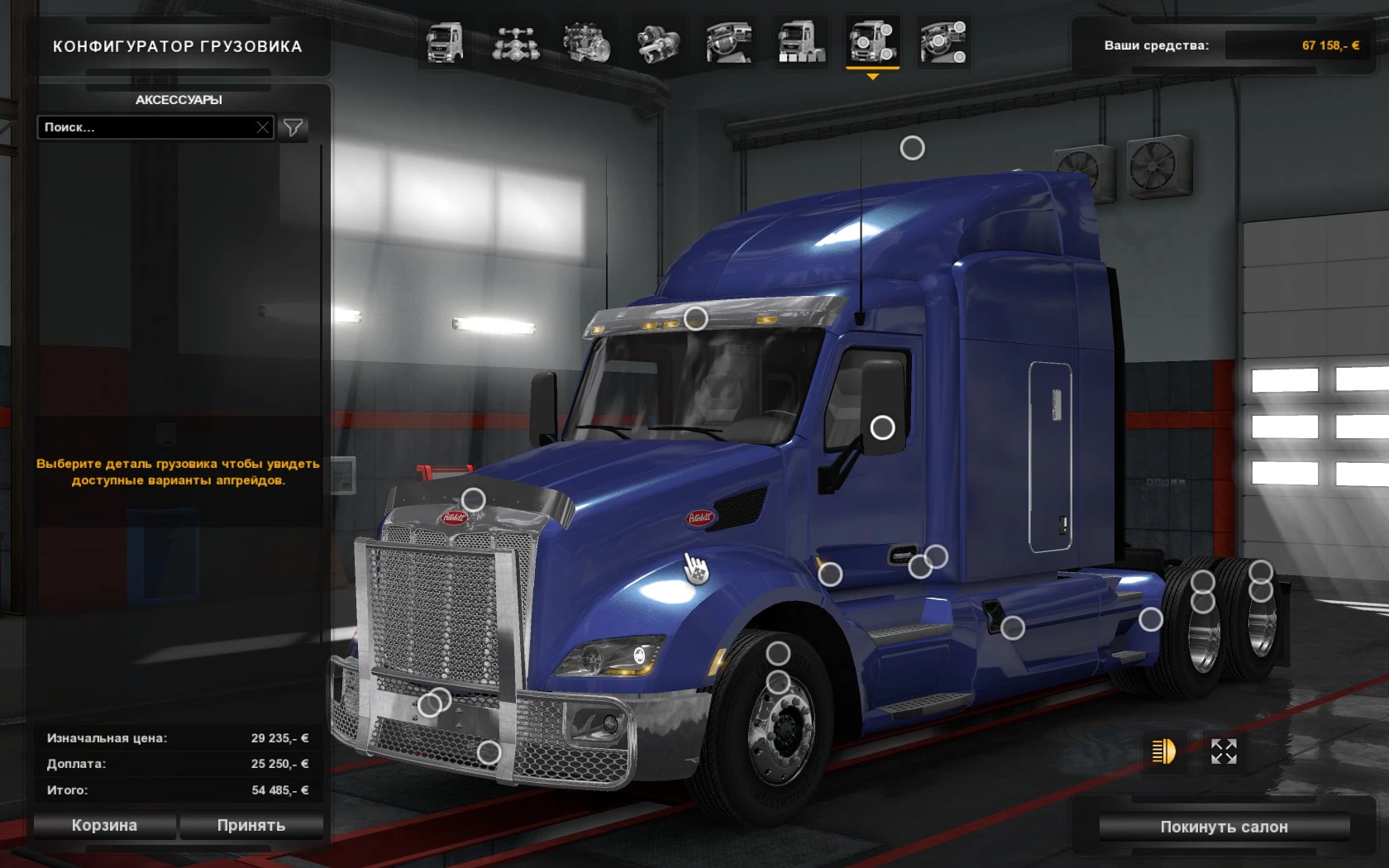Choose the hood bug shield accessory node
Viewport: 1389px width, 868px height.
pos(473,499)
